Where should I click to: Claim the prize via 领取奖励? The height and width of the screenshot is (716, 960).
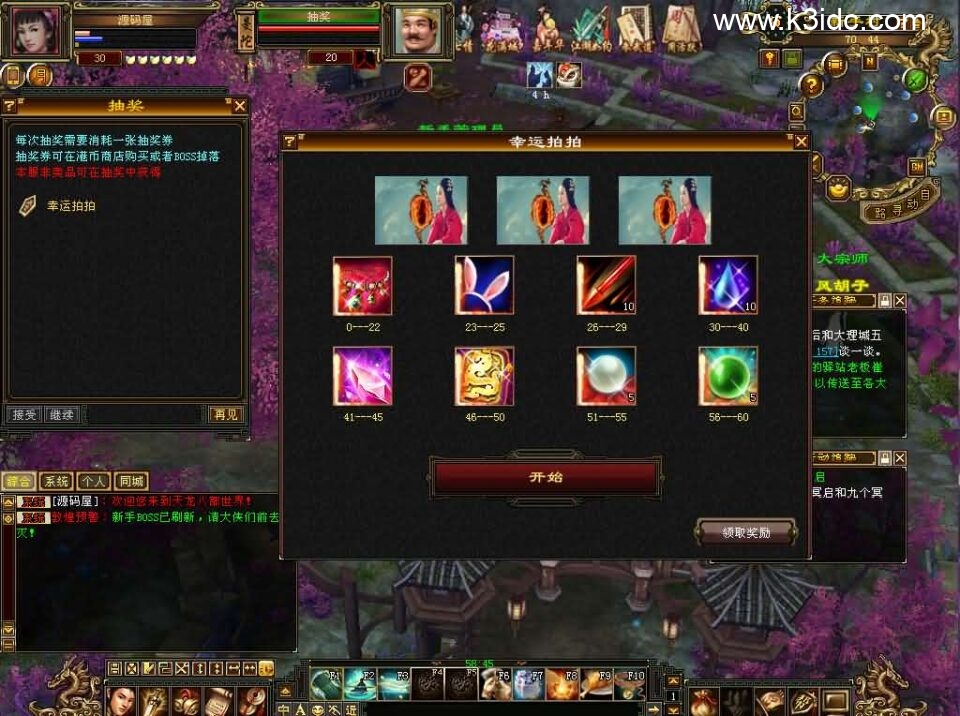click(745, 532)
